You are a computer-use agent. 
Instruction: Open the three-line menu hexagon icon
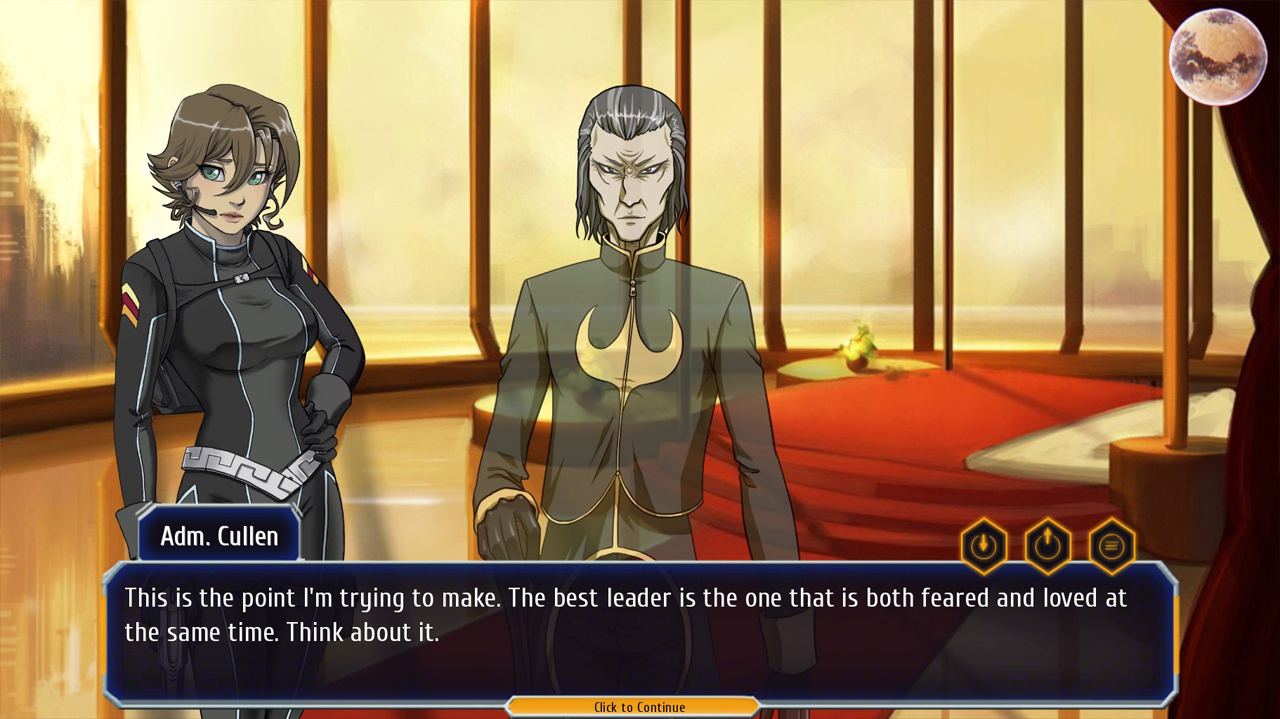tap(1111, 546)
